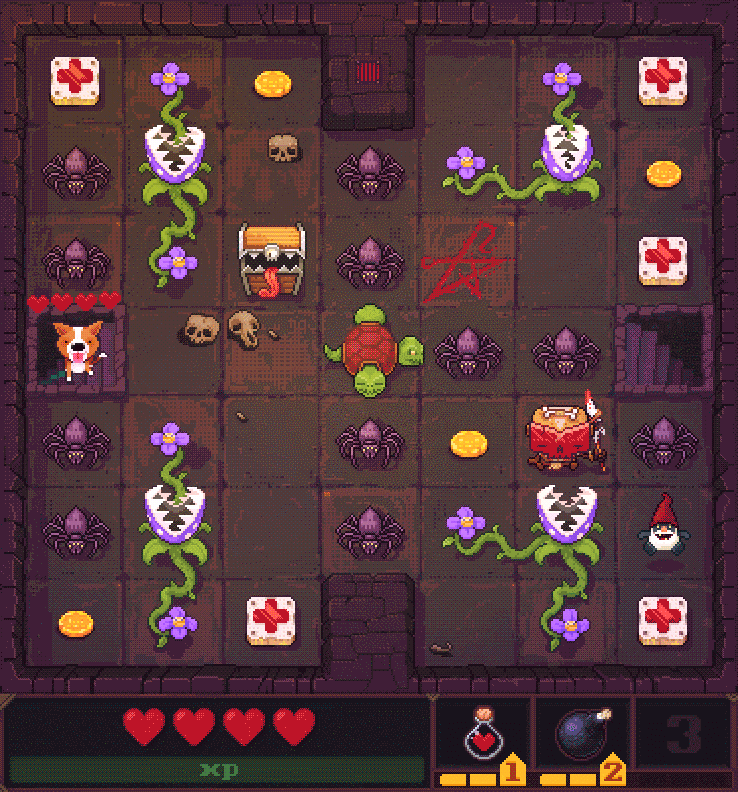Use the heart potion item slot
The image size is (738, 792).
tap(483, 738)
